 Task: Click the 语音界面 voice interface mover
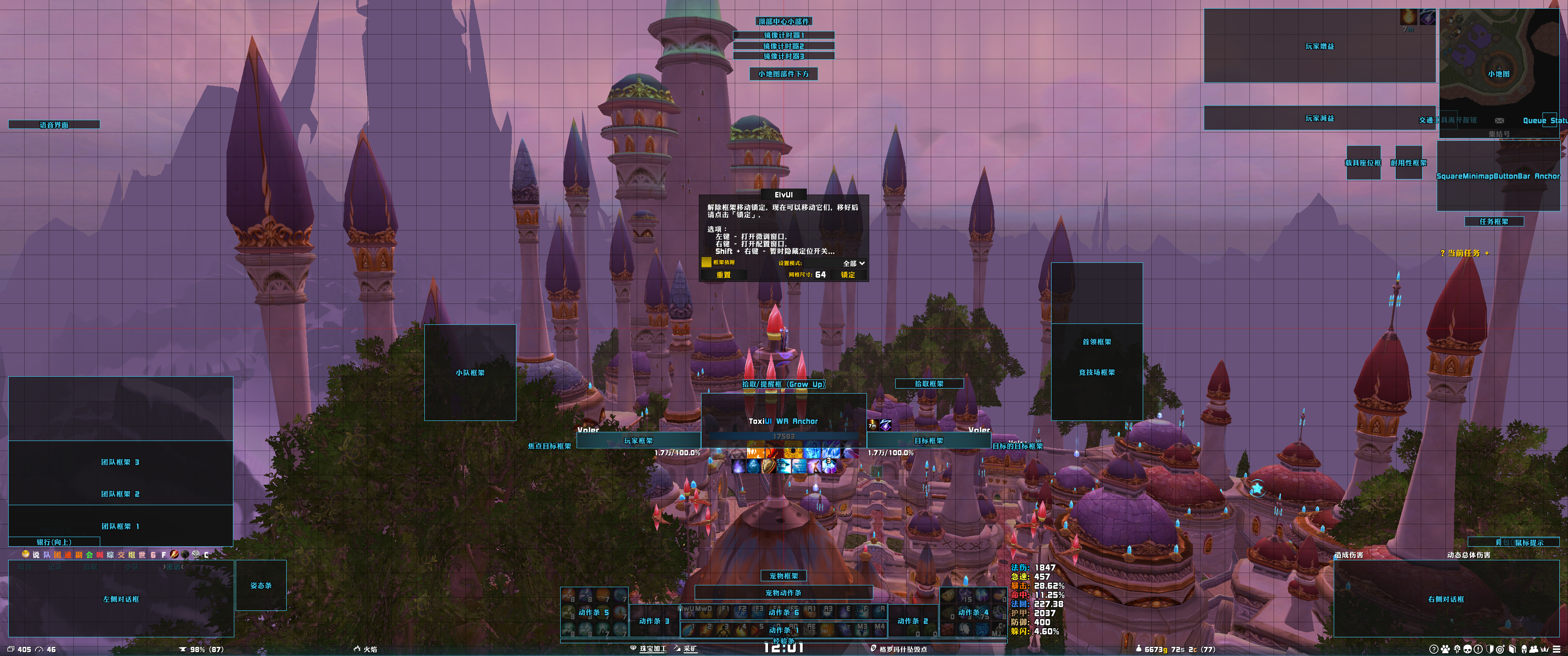pos(54,125)
